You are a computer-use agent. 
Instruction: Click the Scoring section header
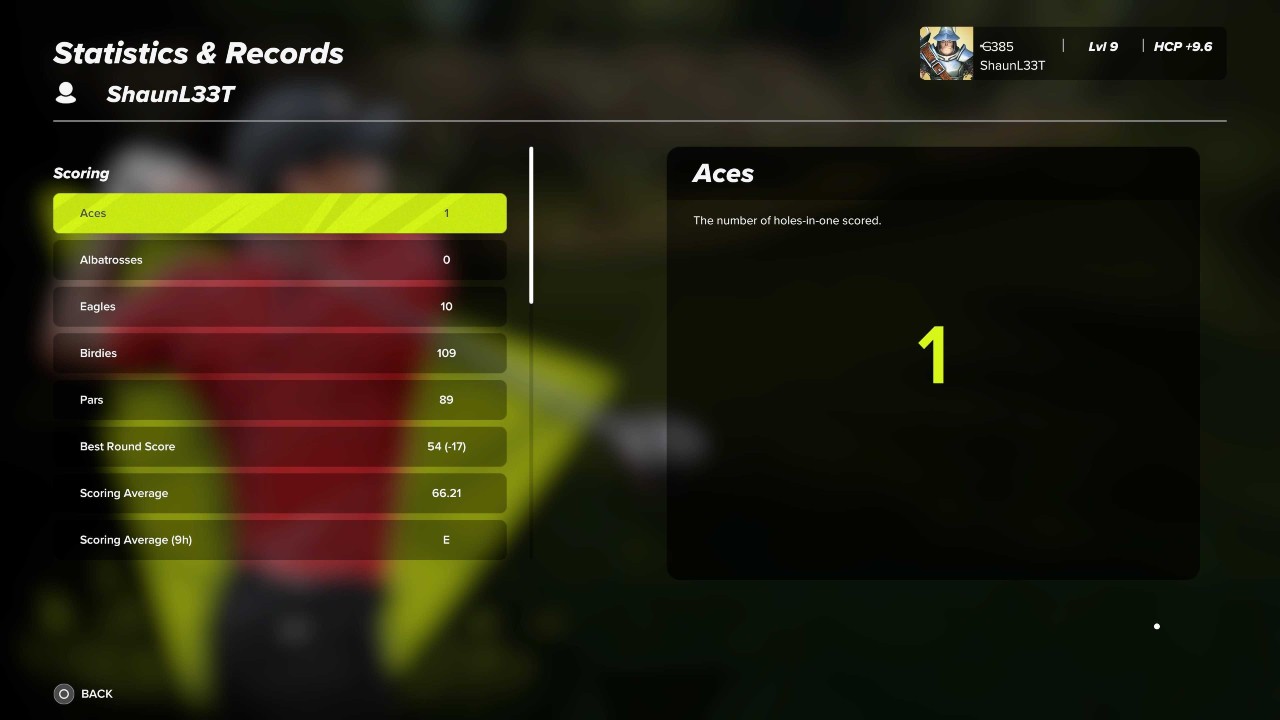80,173
